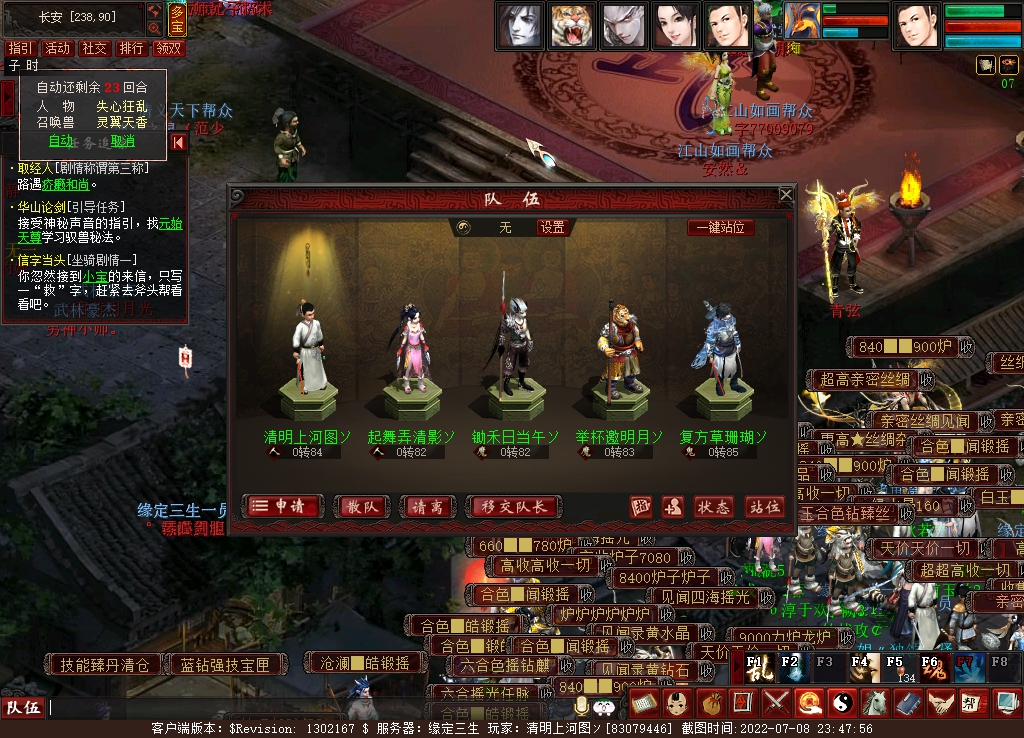Select team member 举杯邀明月
The width and height of the screenshot is (1024, 738).
(x=618, y=350)
